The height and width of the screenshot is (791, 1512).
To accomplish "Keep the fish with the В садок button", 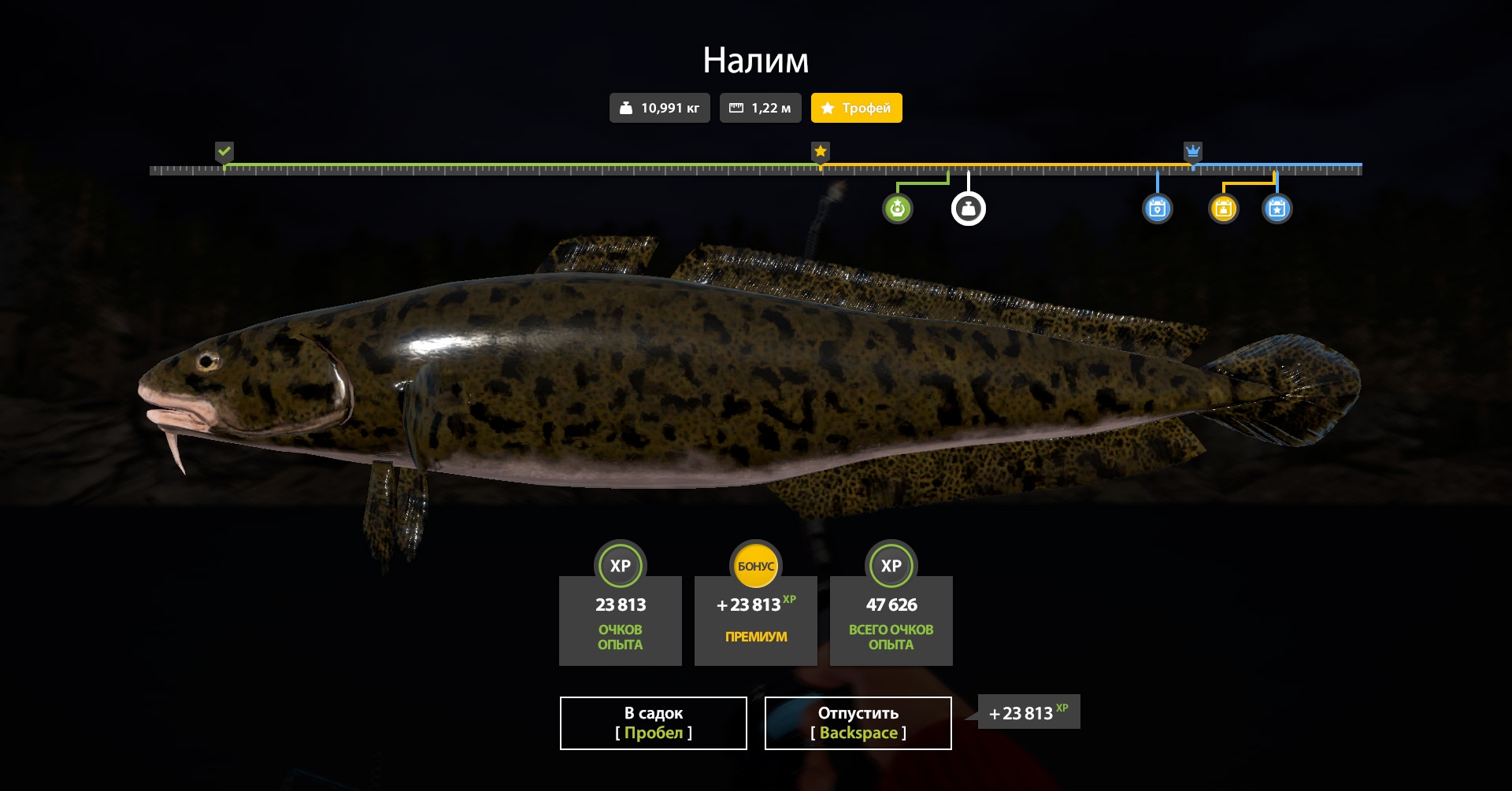I will [653, 723].
